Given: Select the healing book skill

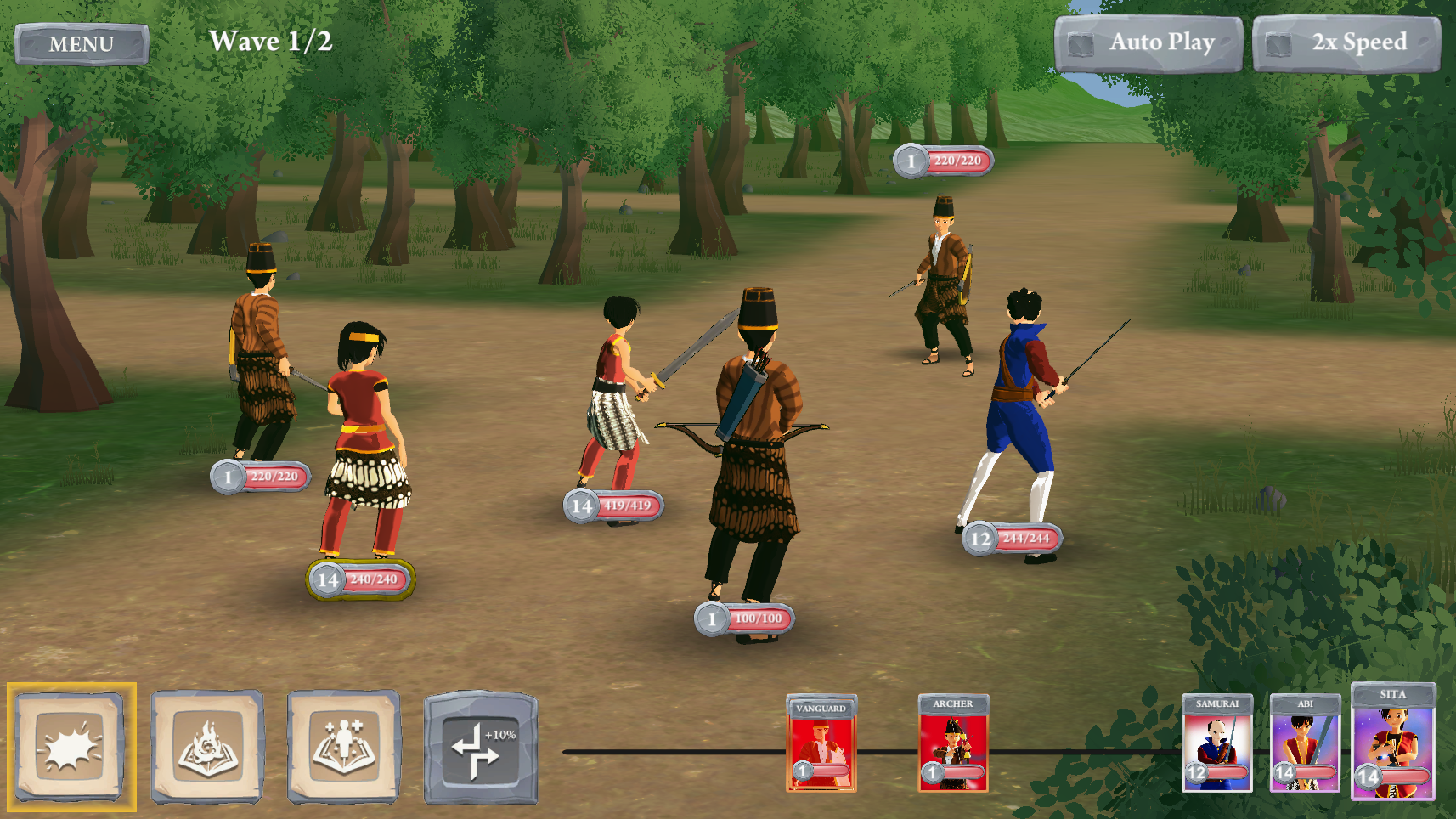Looking at the screenshot, I should (x=343, y=747).
